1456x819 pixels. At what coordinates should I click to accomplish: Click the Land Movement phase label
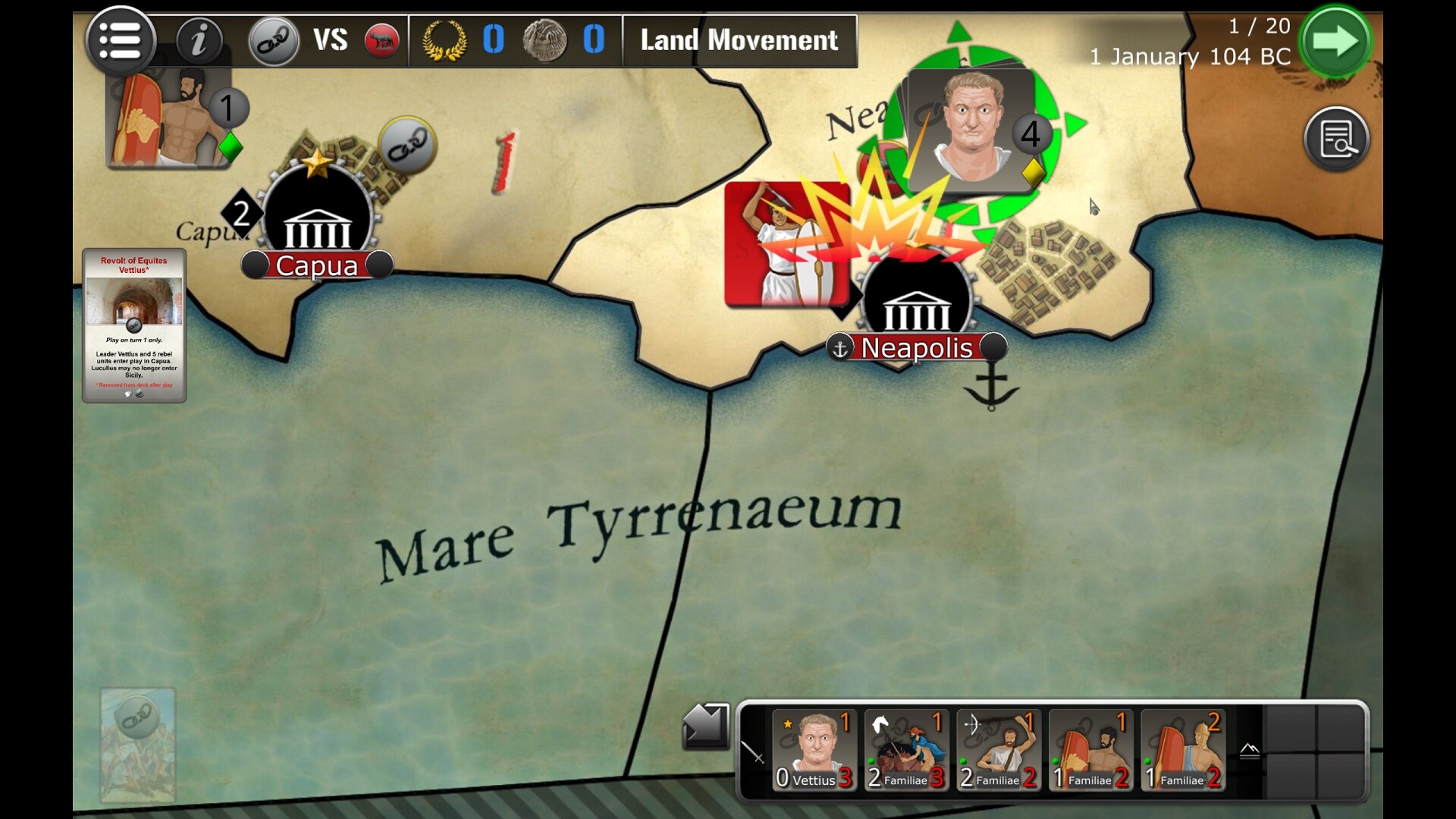[x=738, y=40]
